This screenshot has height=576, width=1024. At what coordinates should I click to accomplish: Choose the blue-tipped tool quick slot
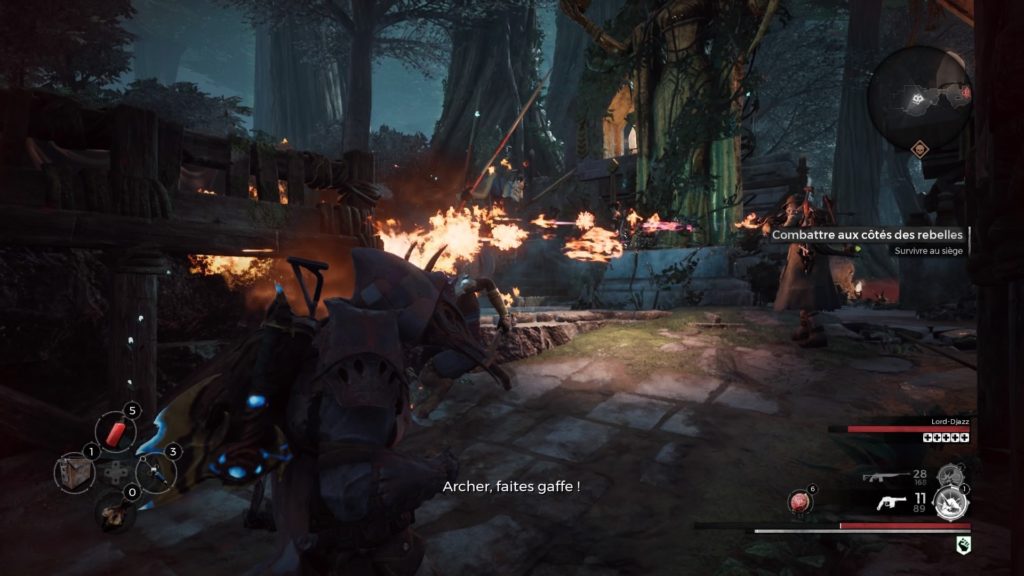[x=154, y=471]
